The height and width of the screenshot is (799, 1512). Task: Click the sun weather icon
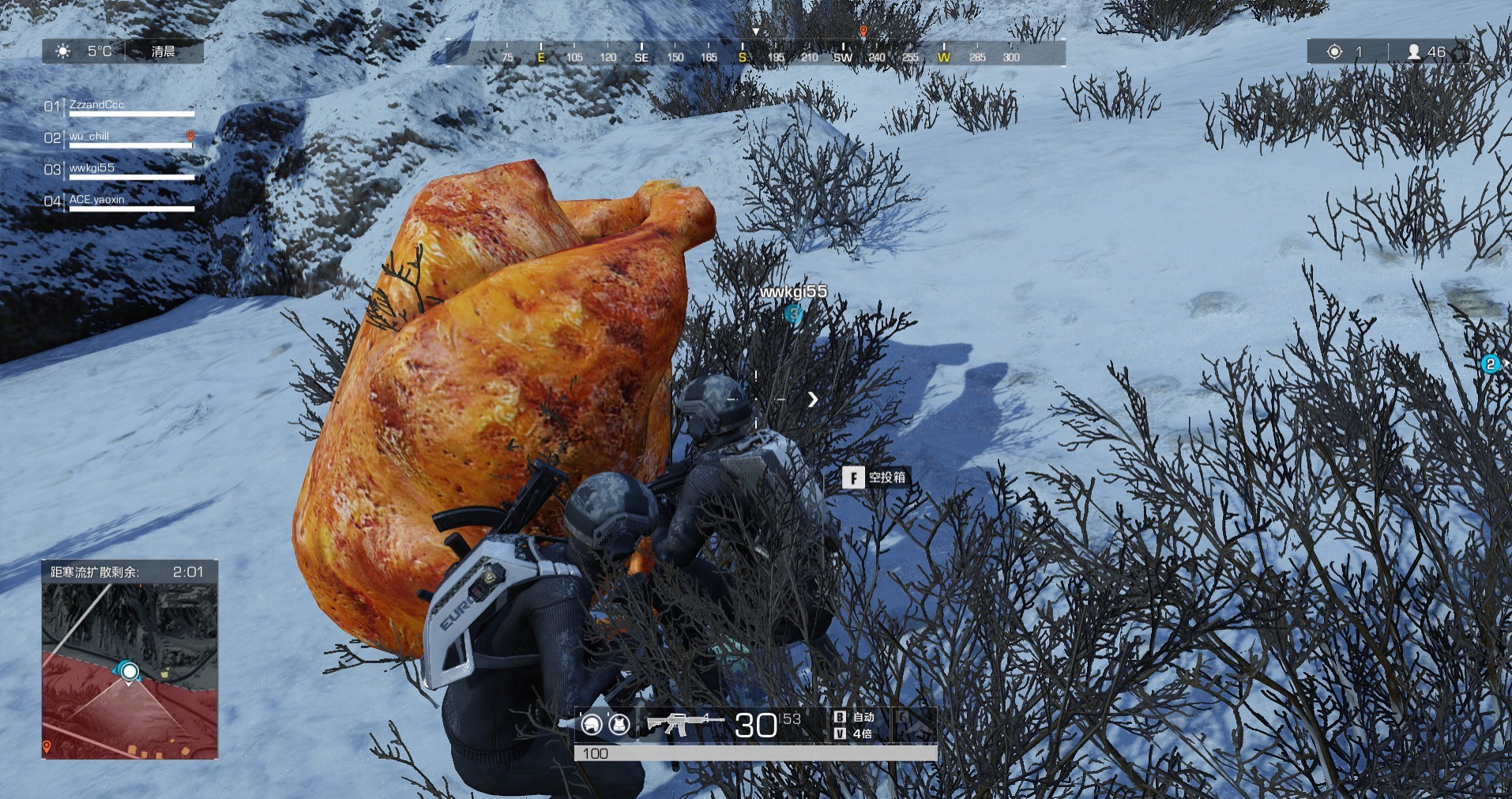point(63,51)
